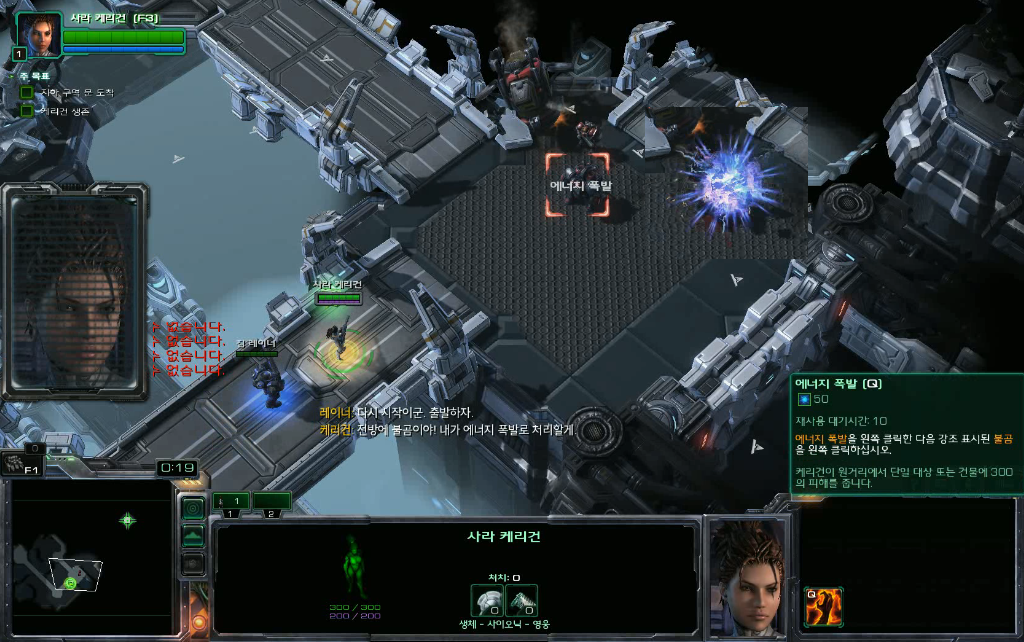Viewport: 1024px width, 642px height.
Task: Click Kerrigan's large portrait in the bottom panel
Action: click(x=745, y=576)
